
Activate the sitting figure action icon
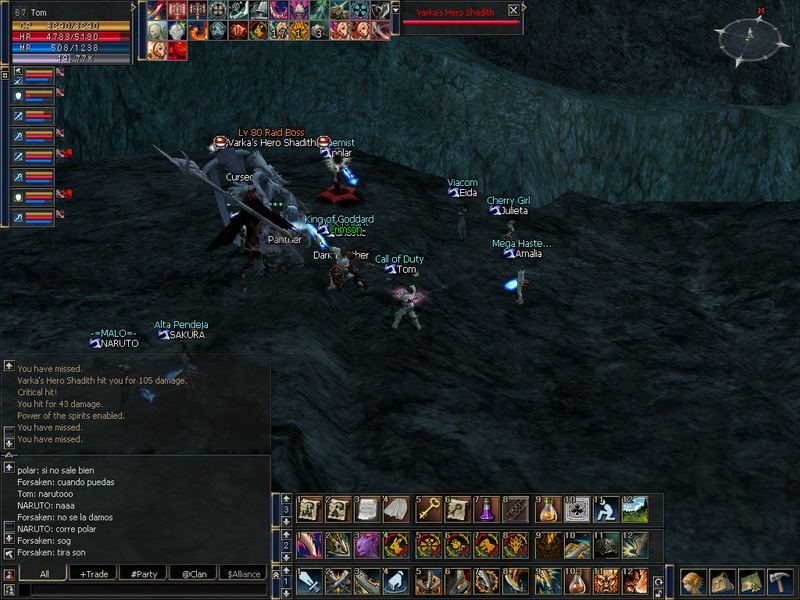point(605,508)
